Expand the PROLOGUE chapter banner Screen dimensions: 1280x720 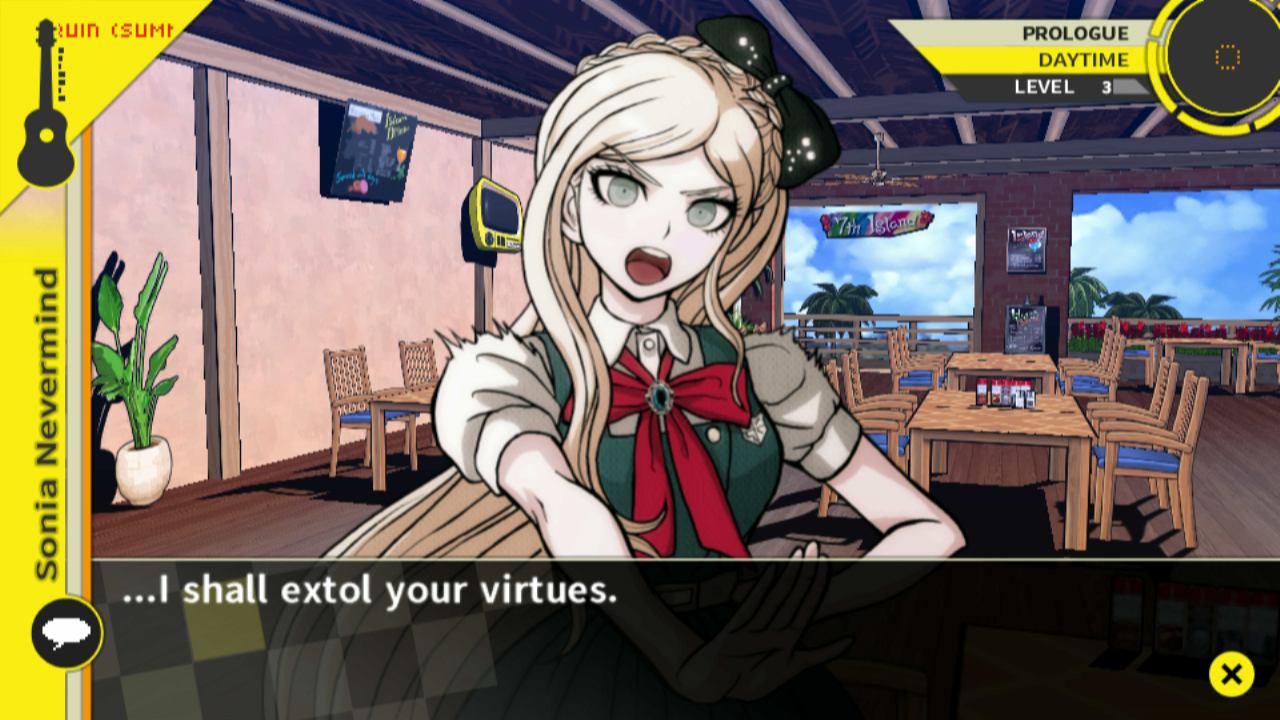coord(1075,32)
